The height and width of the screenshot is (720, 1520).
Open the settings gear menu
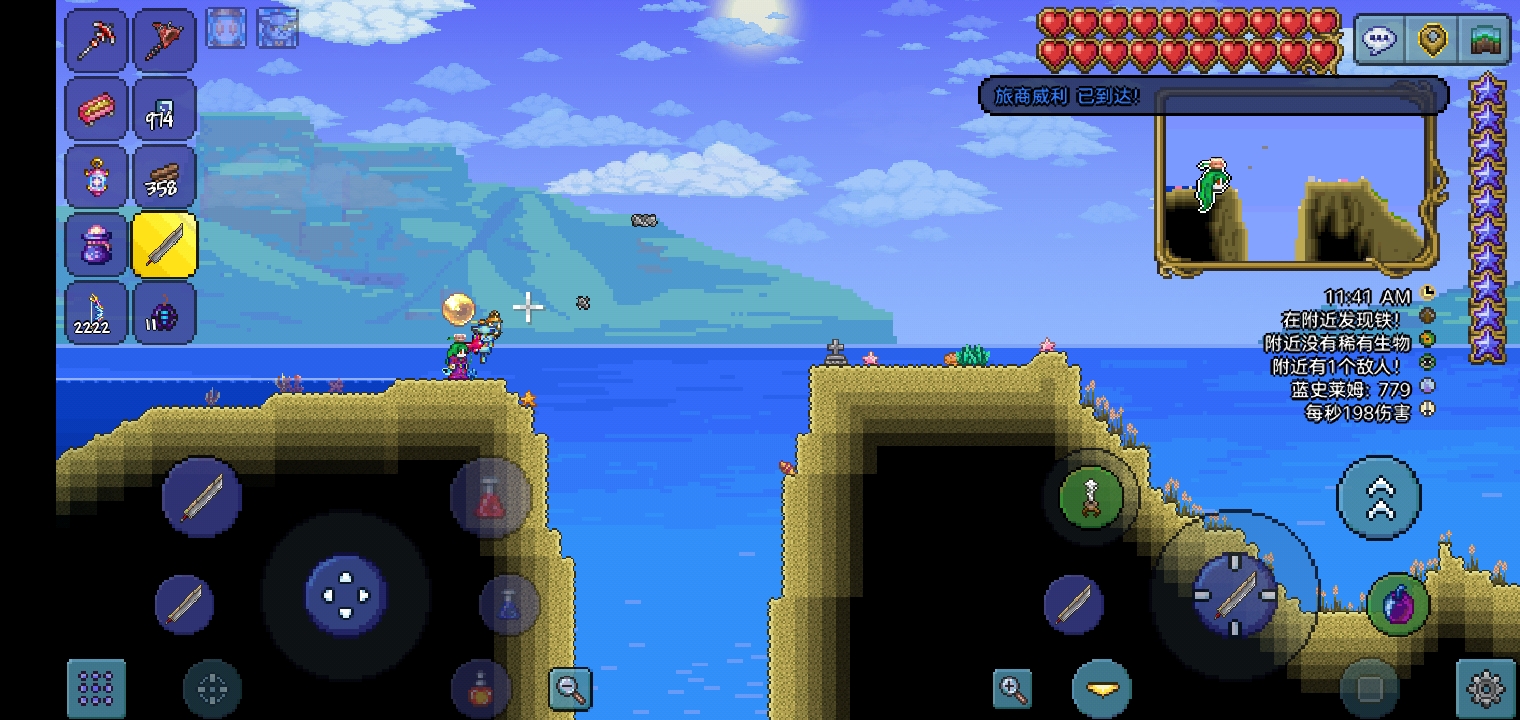(x=1486, y=688)
